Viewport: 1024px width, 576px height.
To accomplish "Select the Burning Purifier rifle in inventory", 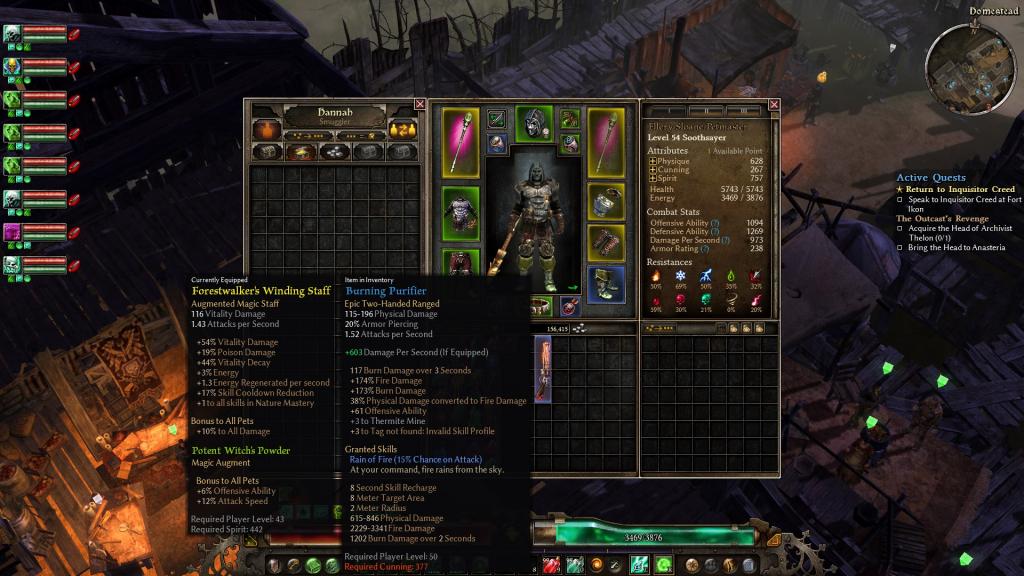I will (543, 368).
